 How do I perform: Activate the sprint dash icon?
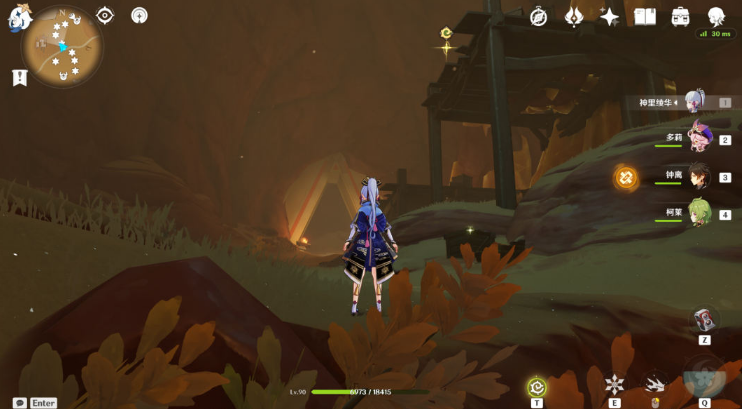[656, 384]
